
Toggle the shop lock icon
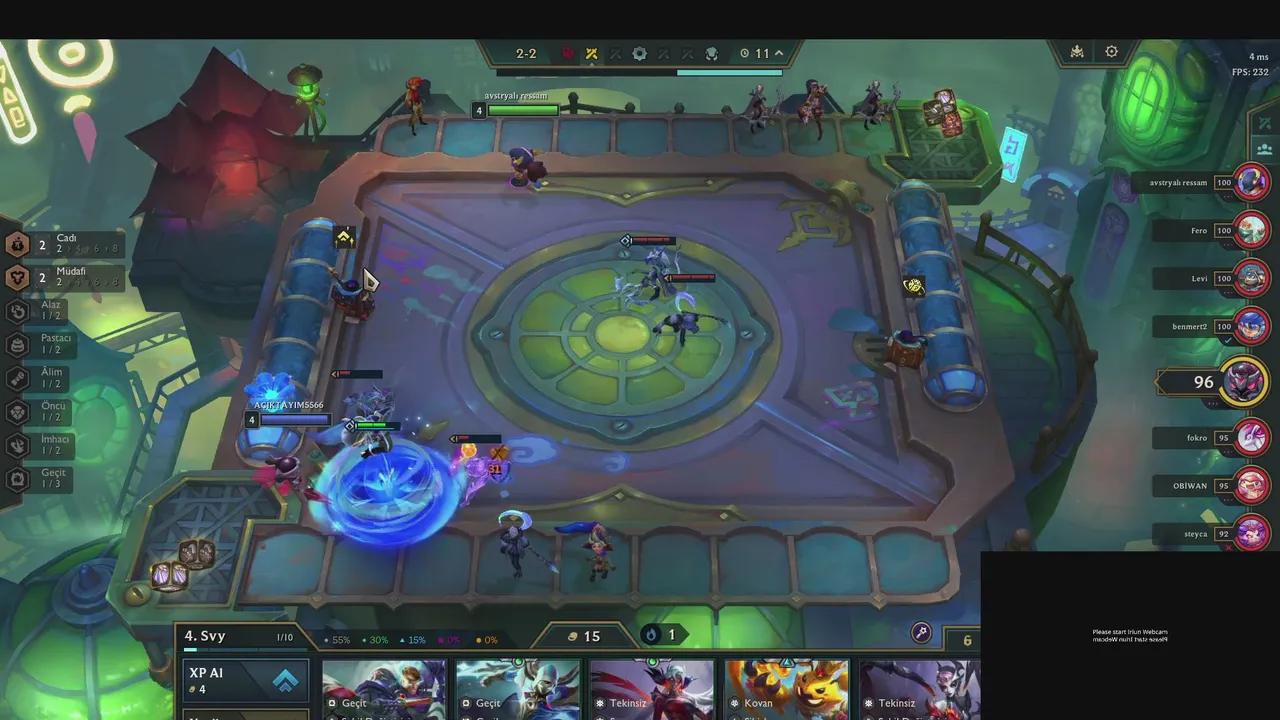(x=921, y=633)
